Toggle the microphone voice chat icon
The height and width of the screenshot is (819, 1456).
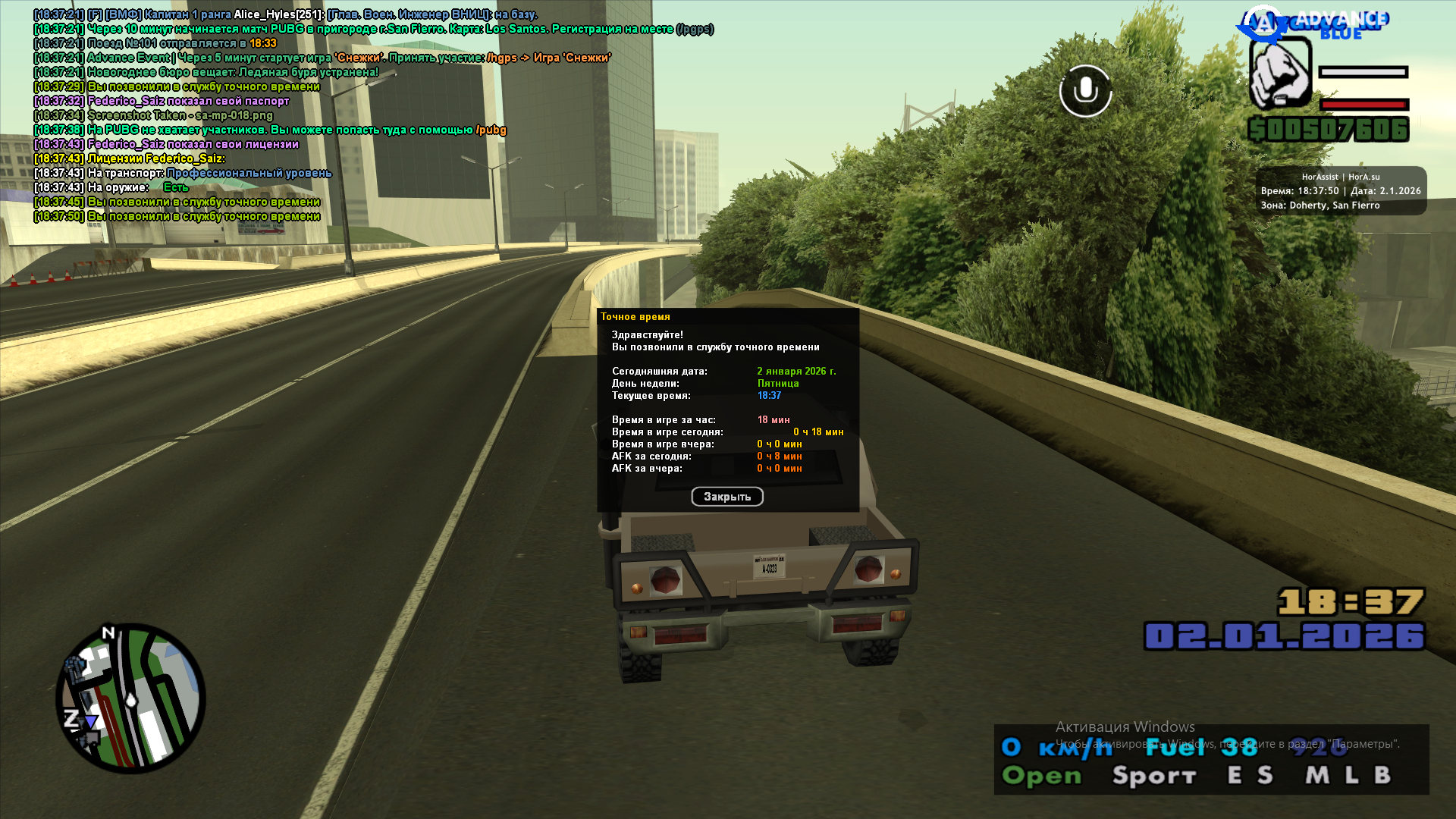click(1085, 91)
